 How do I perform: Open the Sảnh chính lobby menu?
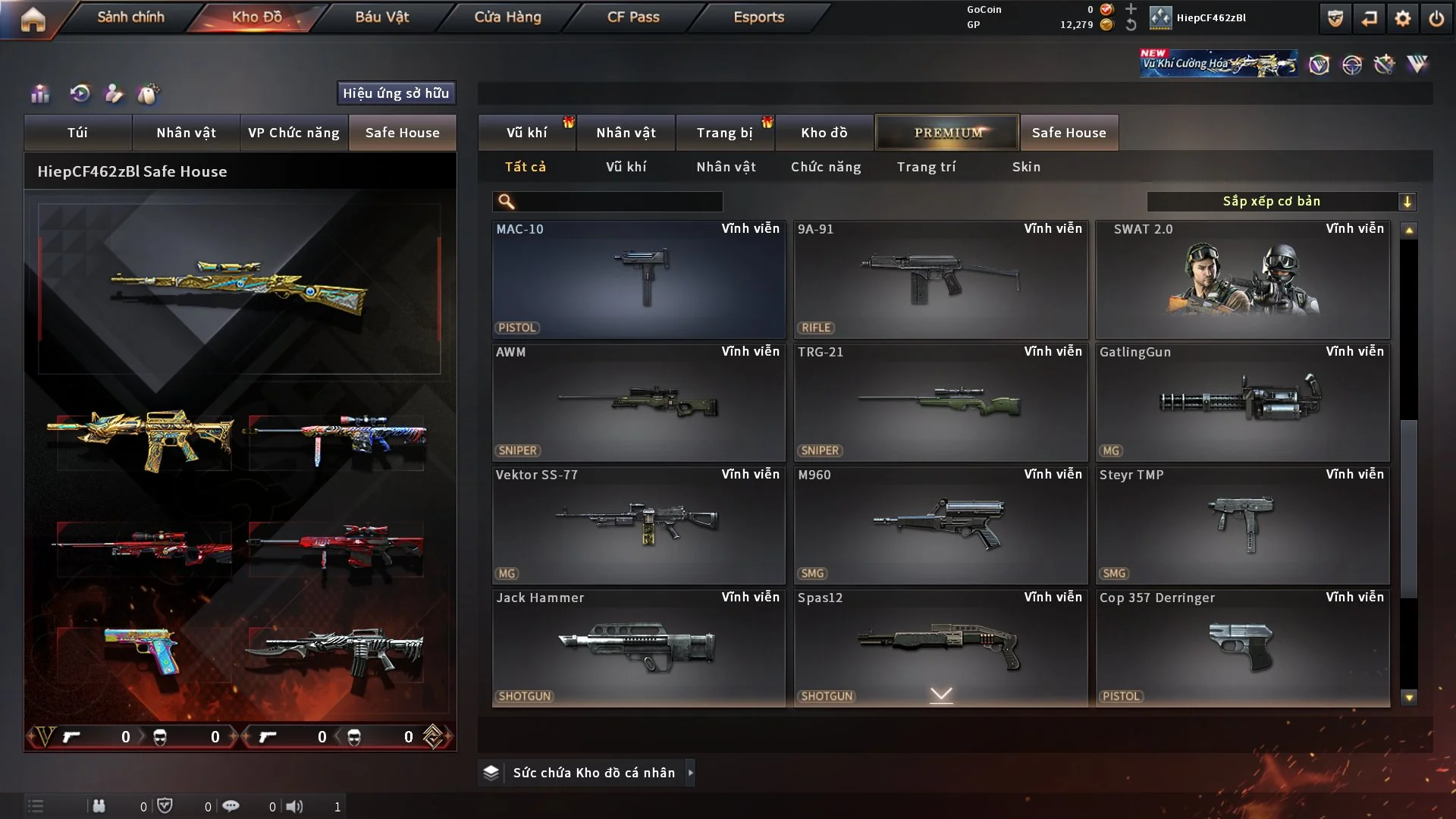tap(130, 17)
